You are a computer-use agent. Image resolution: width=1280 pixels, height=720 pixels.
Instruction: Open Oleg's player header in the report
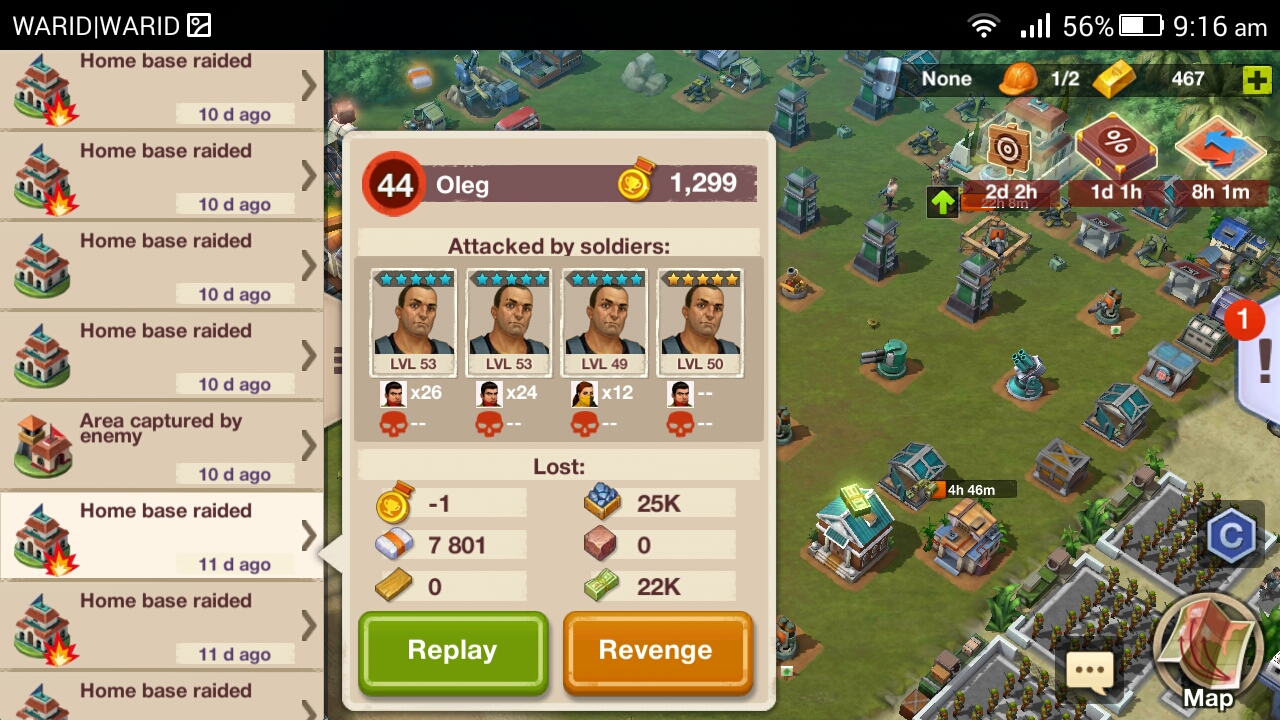point(560,184)
